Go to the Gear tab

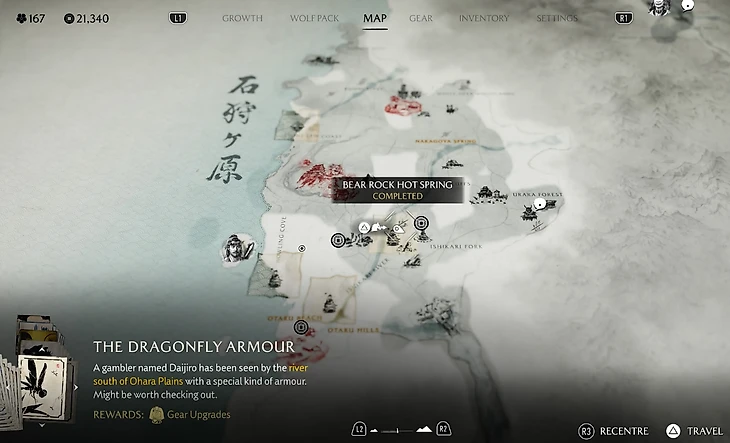point(421,18)
